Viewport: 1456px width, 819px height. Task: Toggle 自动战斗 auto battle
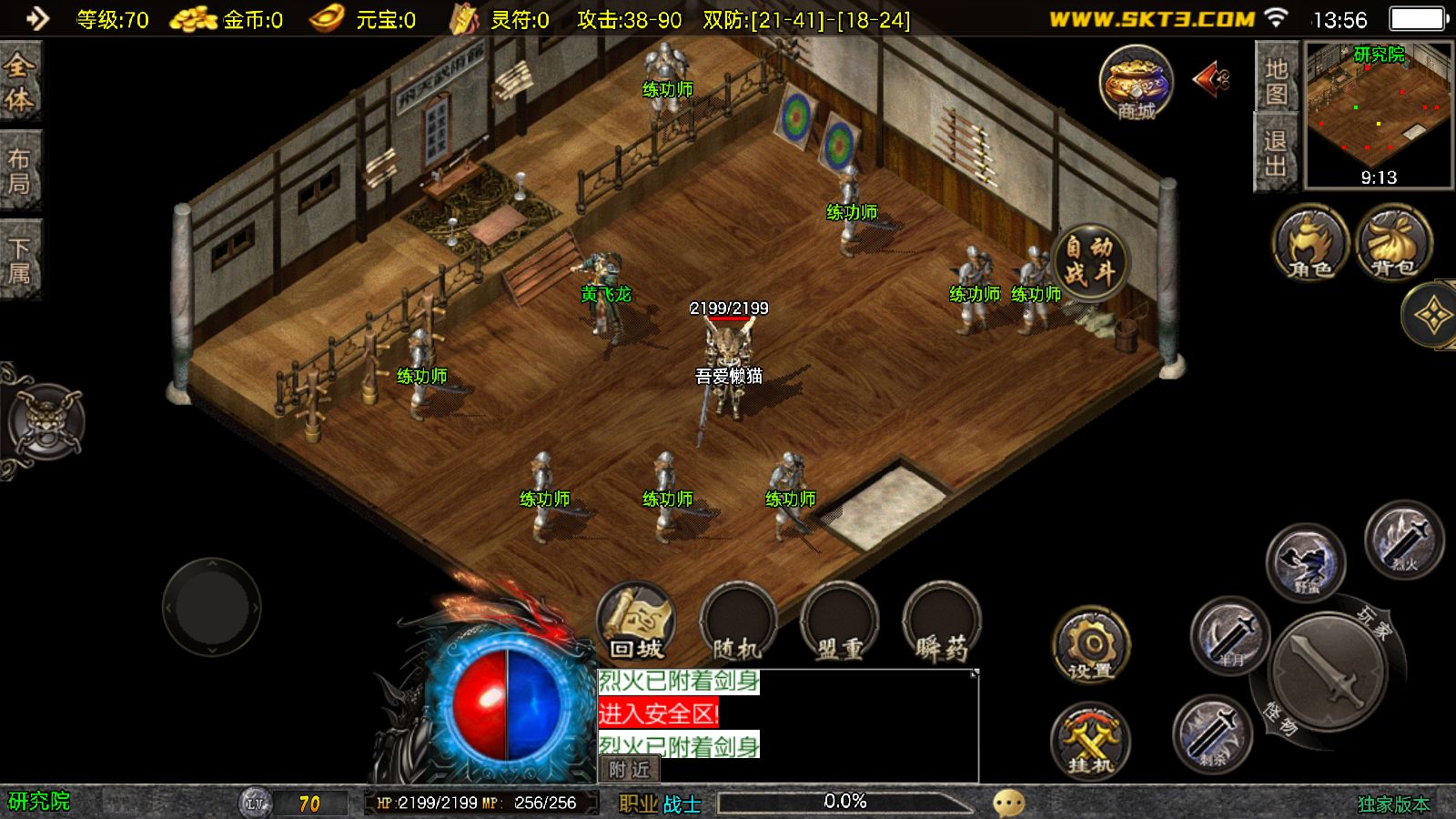pyautogui.click(x=1089, y=259)
